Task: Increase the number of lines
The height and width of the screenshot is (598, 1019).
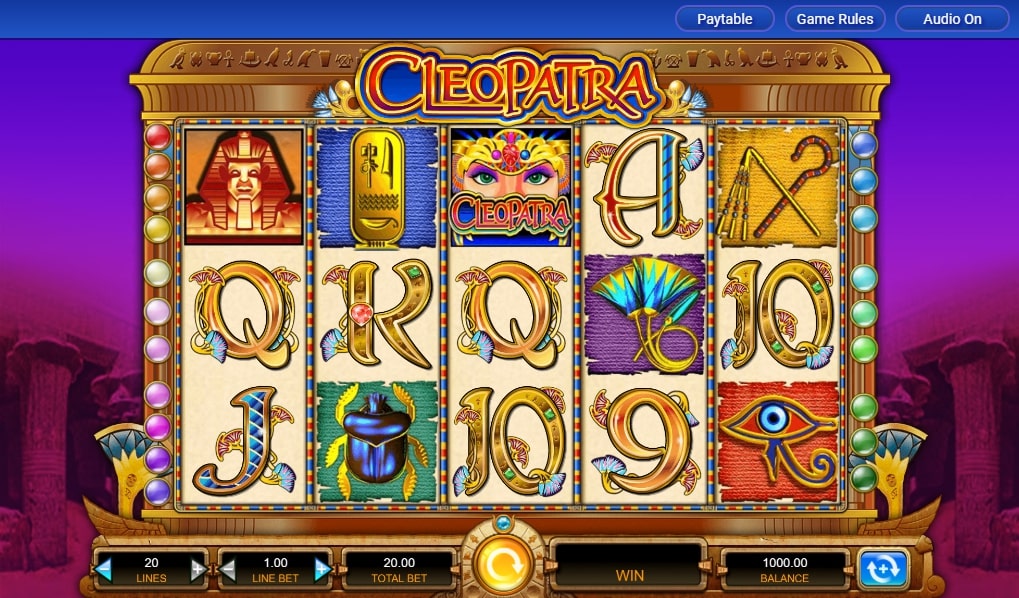Action: pyautogui.click(x=198, y=570)
